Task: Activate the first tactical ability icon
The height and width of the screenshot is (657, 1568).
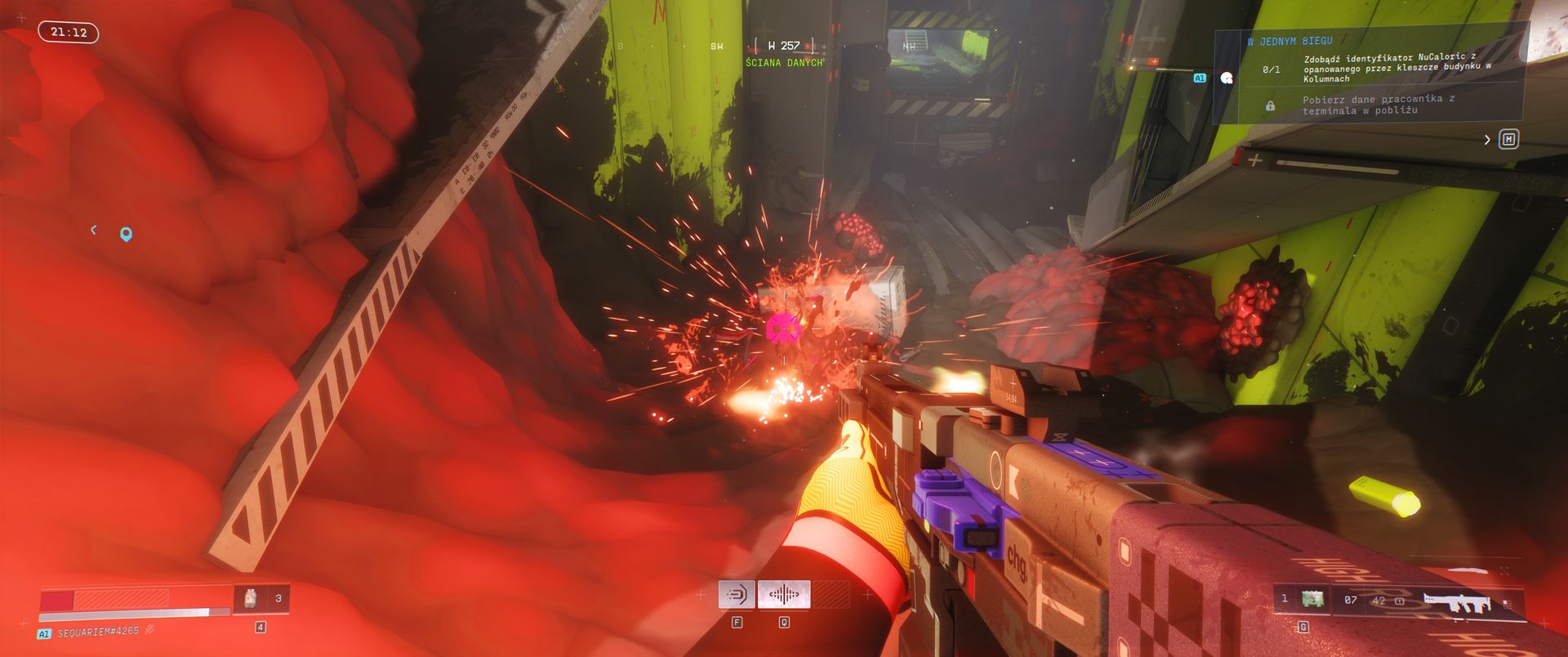Action: (x=737, y=594)
